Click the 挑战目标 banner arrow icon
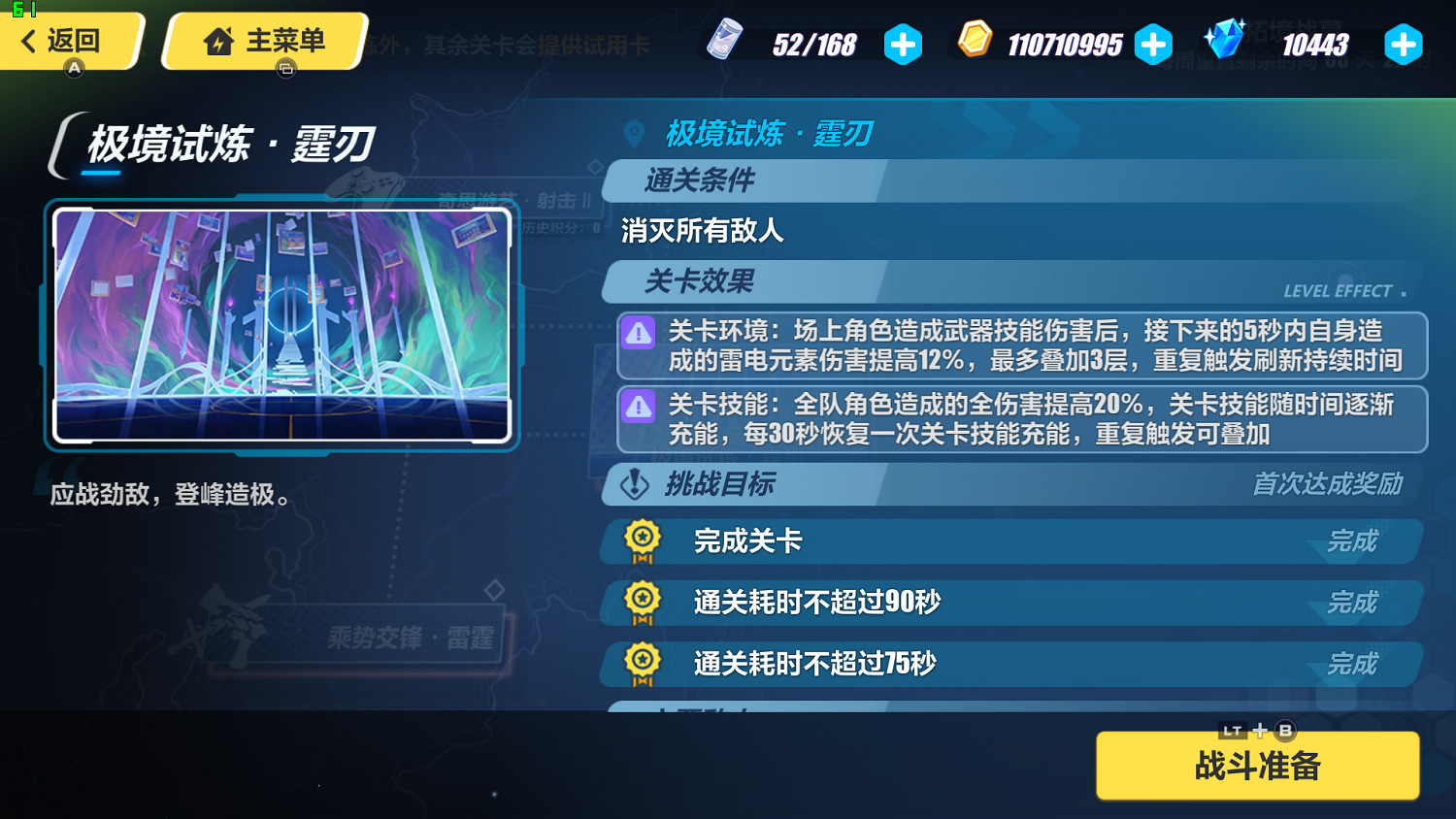Screen dimensions: 1456x819 (x=634, y=484)
